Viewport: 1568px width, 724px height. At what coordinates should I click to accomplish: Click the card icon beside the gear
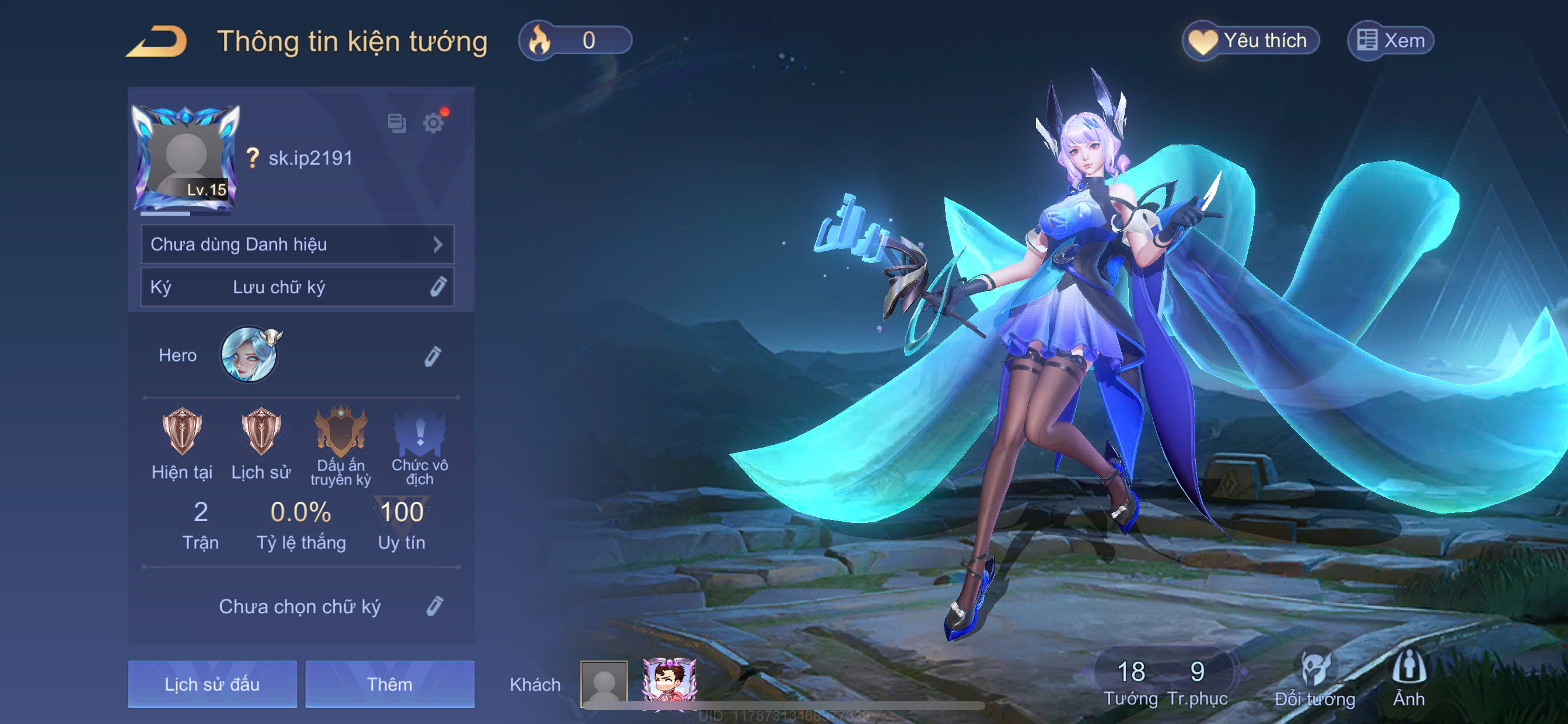(x=396, y=123)
